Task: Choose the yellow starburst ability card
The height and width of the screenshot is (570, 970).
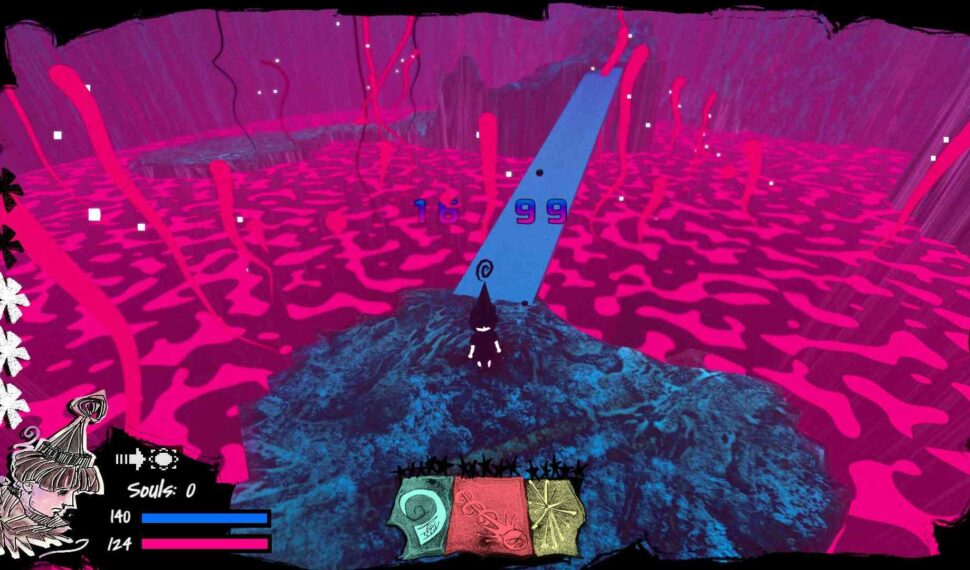Action: click(553, 514)
